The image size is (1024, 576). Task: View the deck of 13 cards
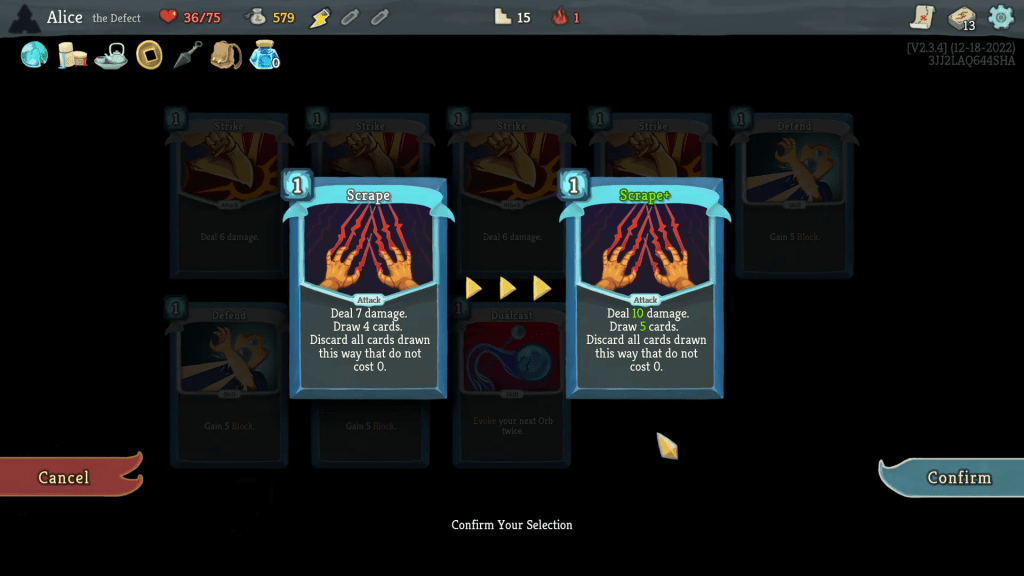coord(961,17)
